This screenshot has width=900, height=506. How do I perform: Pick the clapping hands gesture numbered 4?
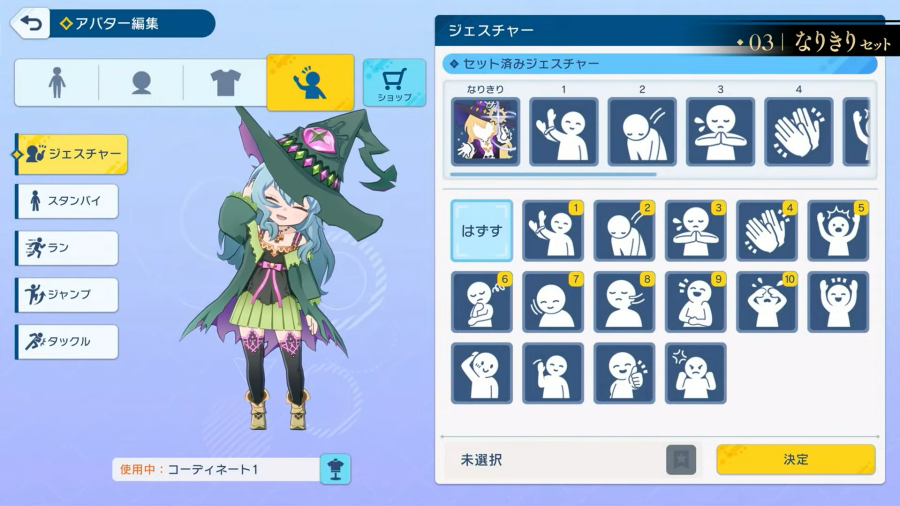(x=767, y=231)
